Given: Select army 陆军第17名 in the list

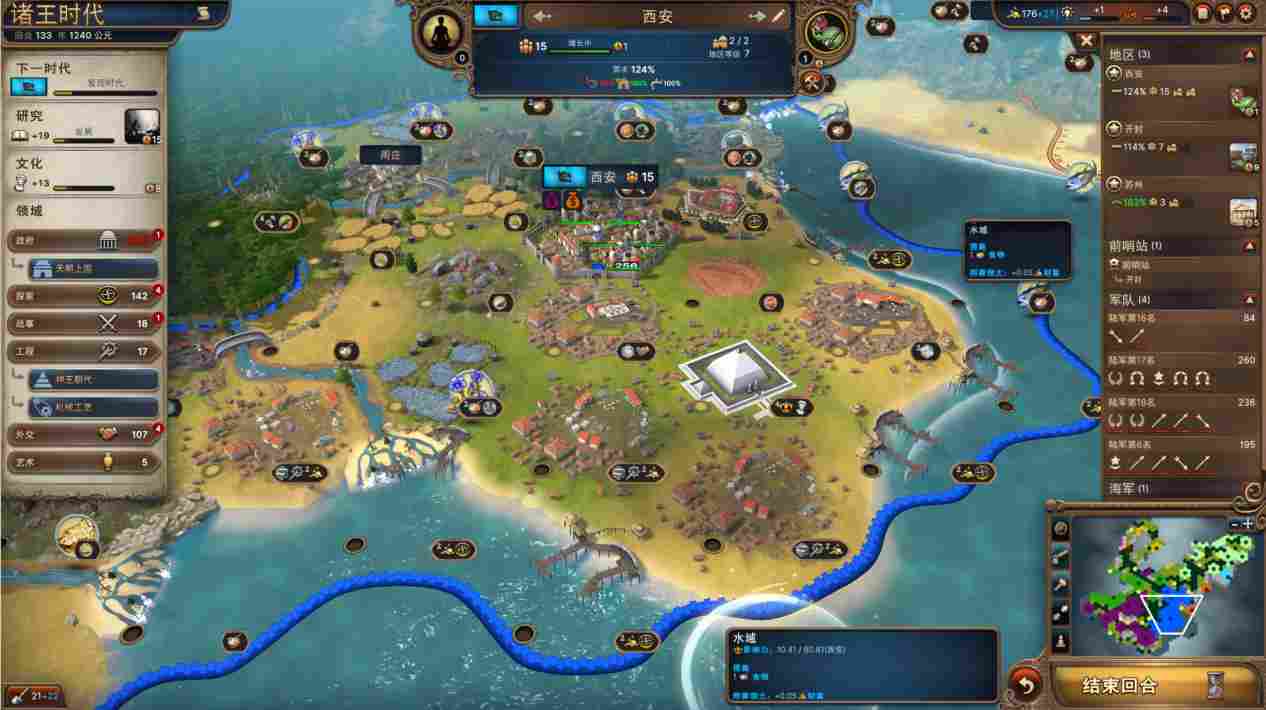Looking at the screenshot, I should [1180, 370].
